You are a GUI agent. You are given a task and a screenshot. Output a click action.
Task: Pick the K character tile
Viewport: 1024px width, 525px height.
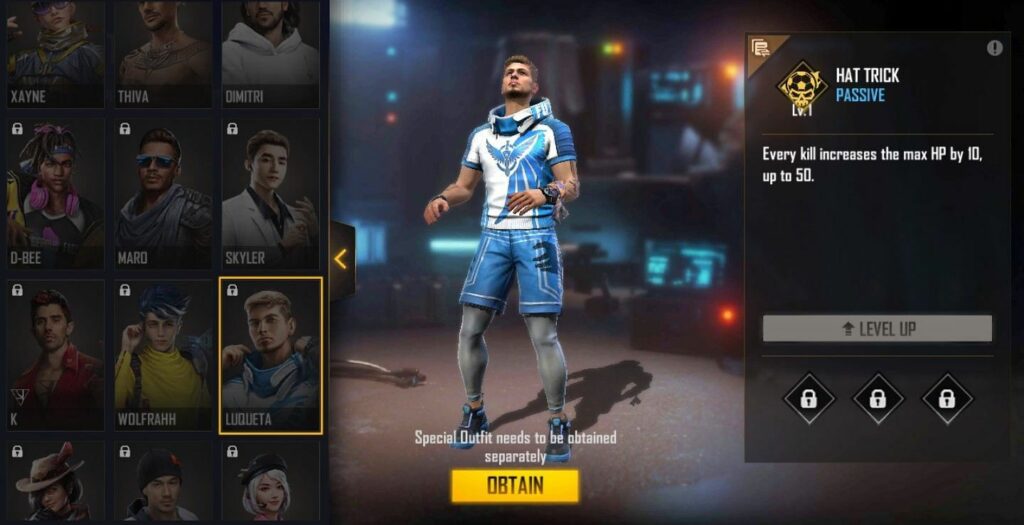click(x=55, y=355)
